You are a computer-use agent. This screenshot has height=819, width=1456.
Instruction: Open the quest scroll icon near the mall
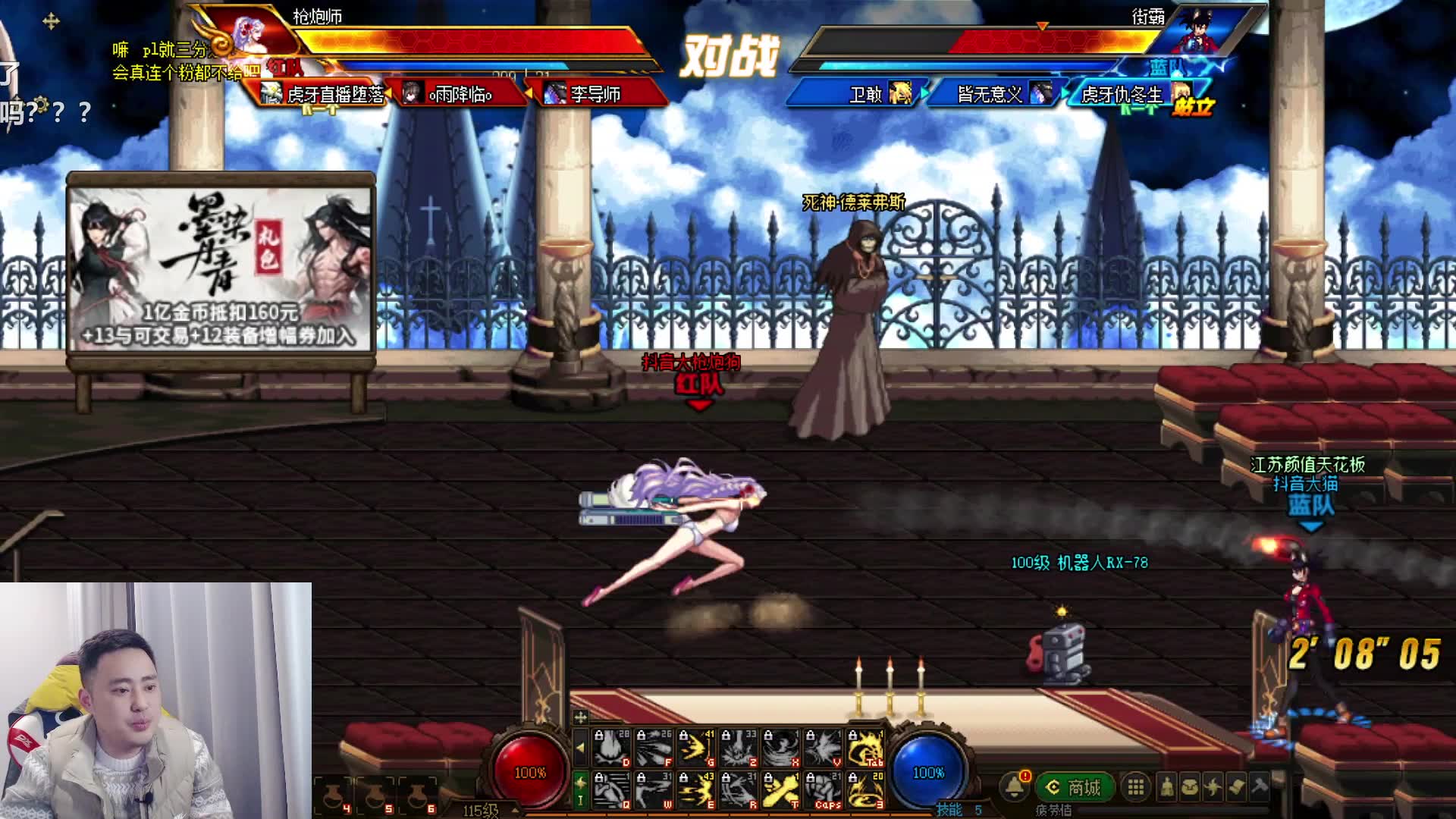click(1237, 786)
